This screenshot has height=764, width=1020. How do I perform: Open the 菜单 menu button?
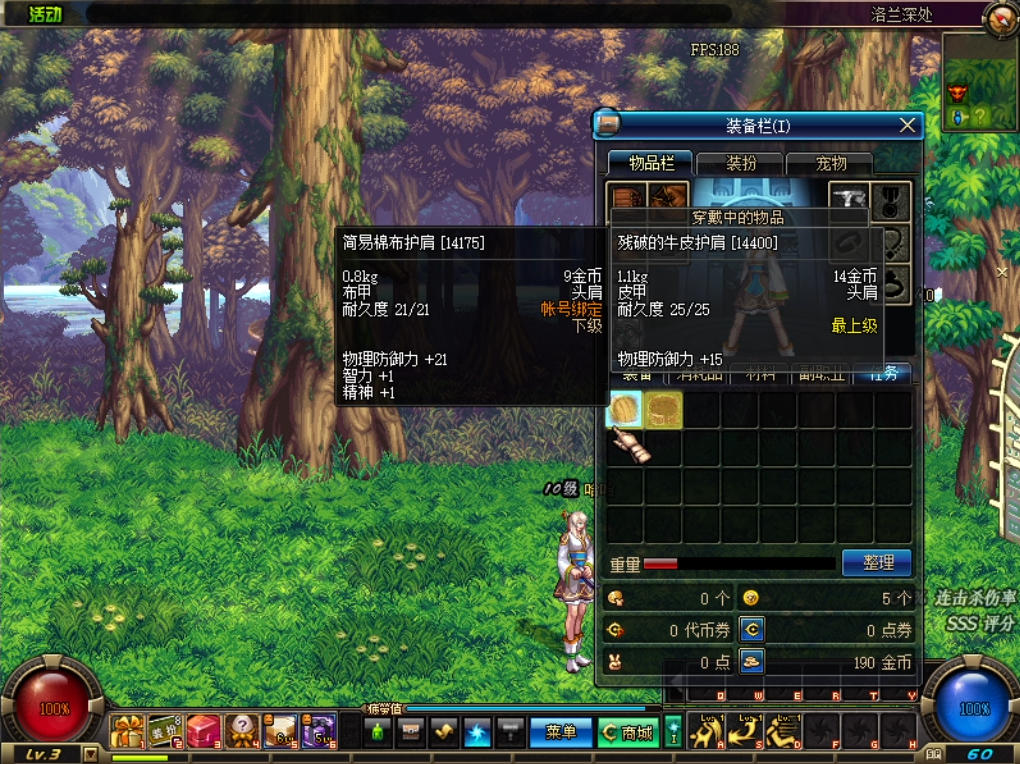click(561, 733)
